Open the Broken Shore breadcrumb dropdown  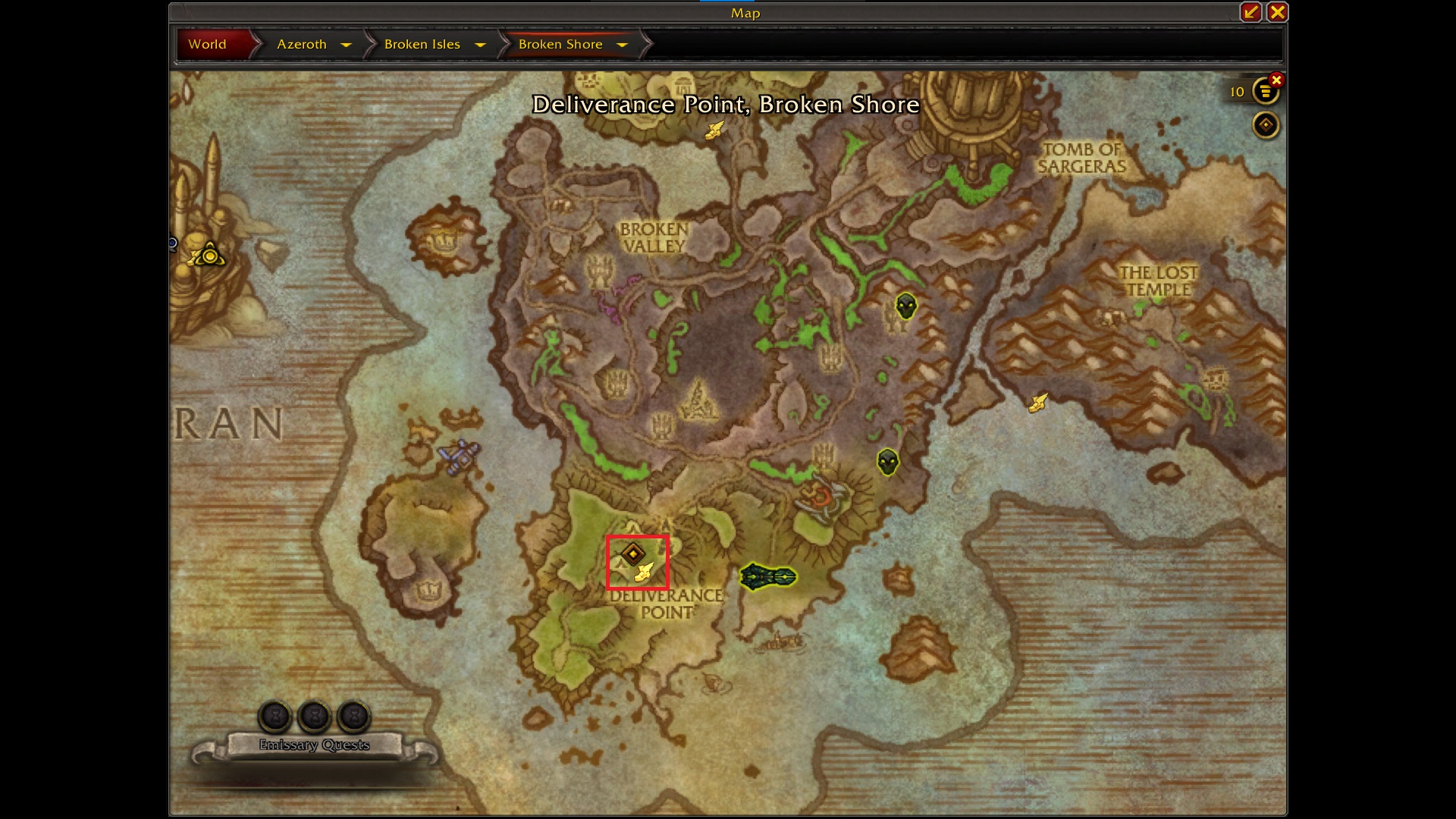point(622,45)
